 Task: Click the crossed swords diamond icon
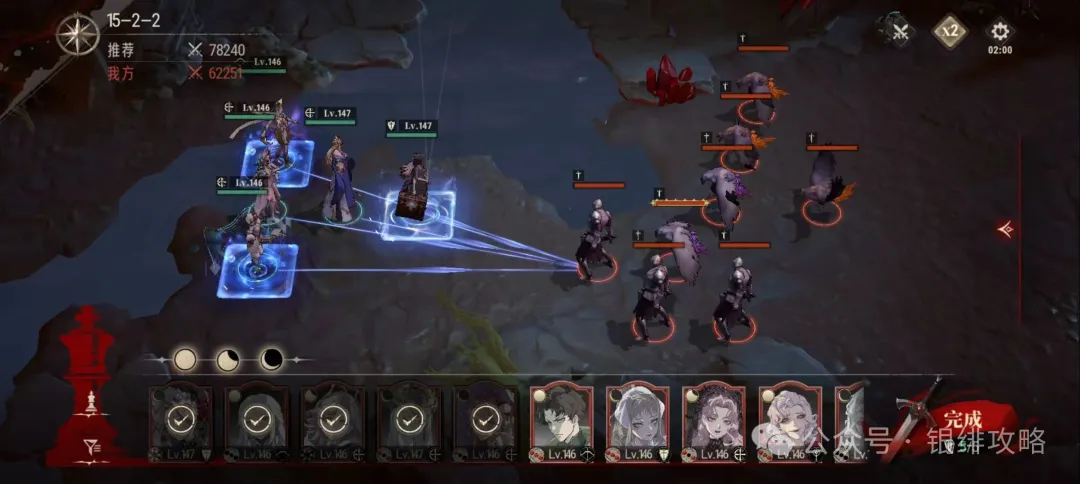click(900, 31)
